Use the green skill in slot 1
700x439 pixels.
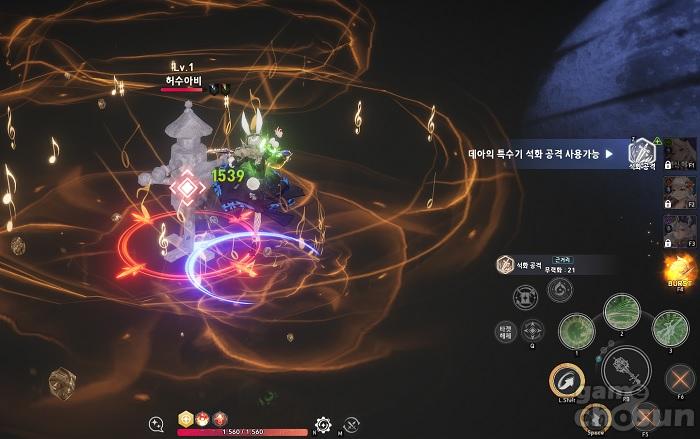click(576, 330)
